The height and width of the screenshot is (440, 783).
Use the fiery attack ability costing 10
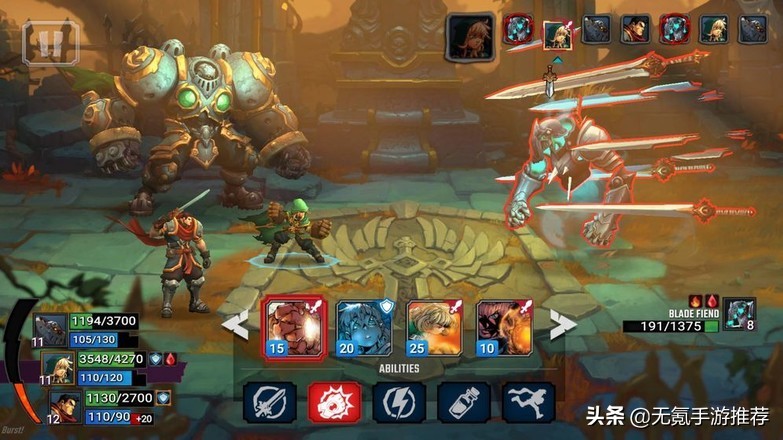503,328
